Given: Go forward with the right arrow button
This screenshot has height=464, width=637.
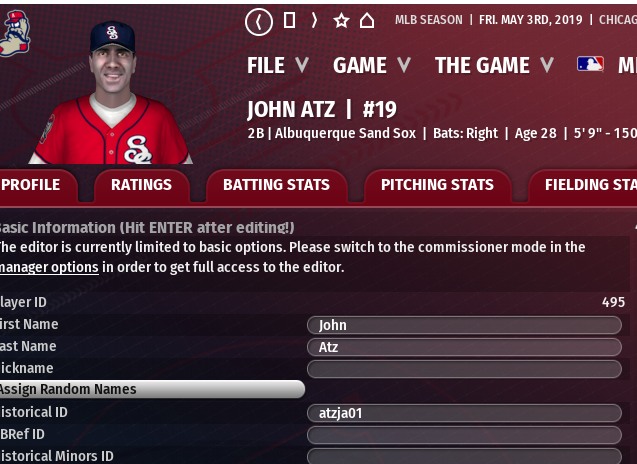Looking at the screenshot, I should pyautogui.click(x=314, y=21).
